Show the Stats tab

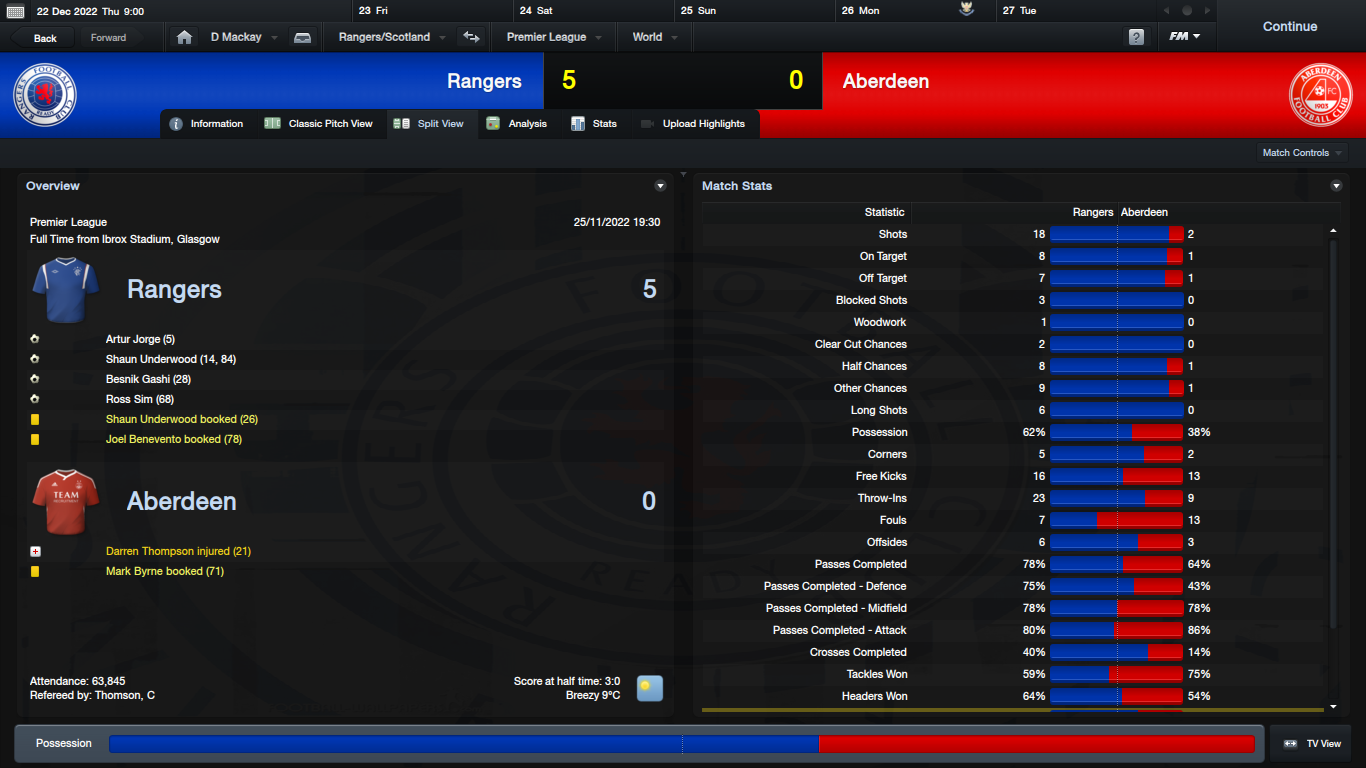(595, 124)
